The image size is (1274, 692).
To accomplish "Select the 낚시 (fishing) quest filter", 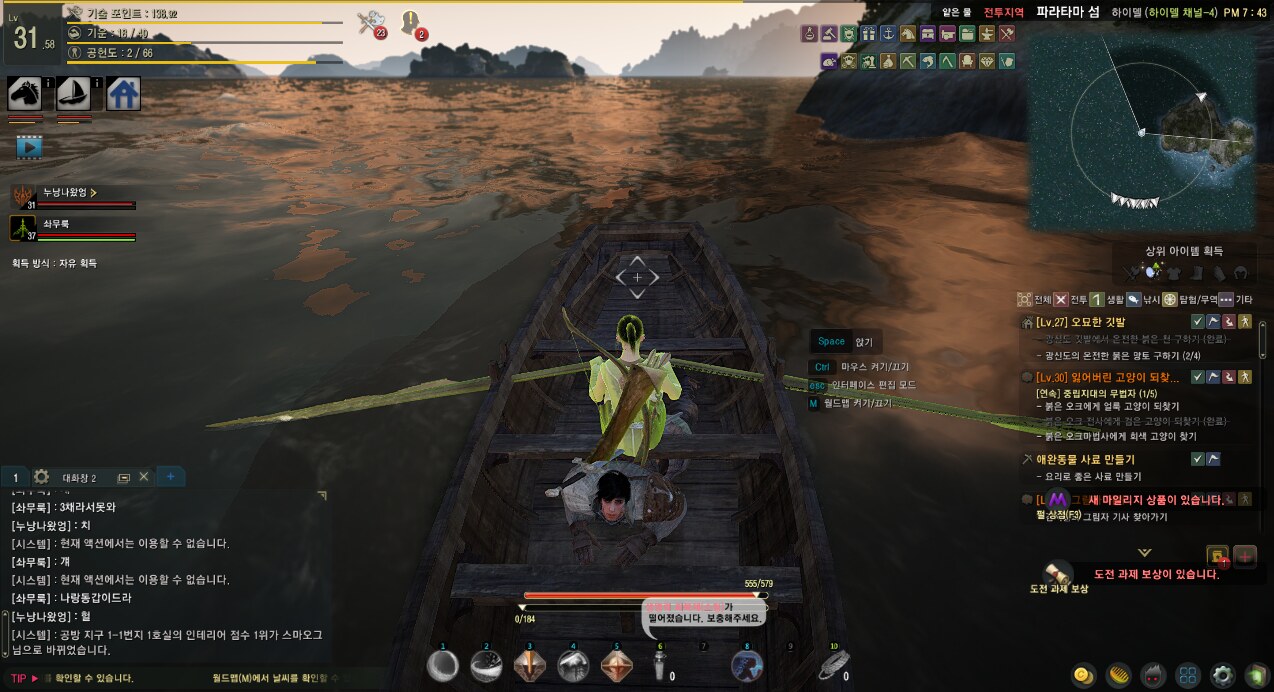I will pyautogui.click(x=1143, y=299).
